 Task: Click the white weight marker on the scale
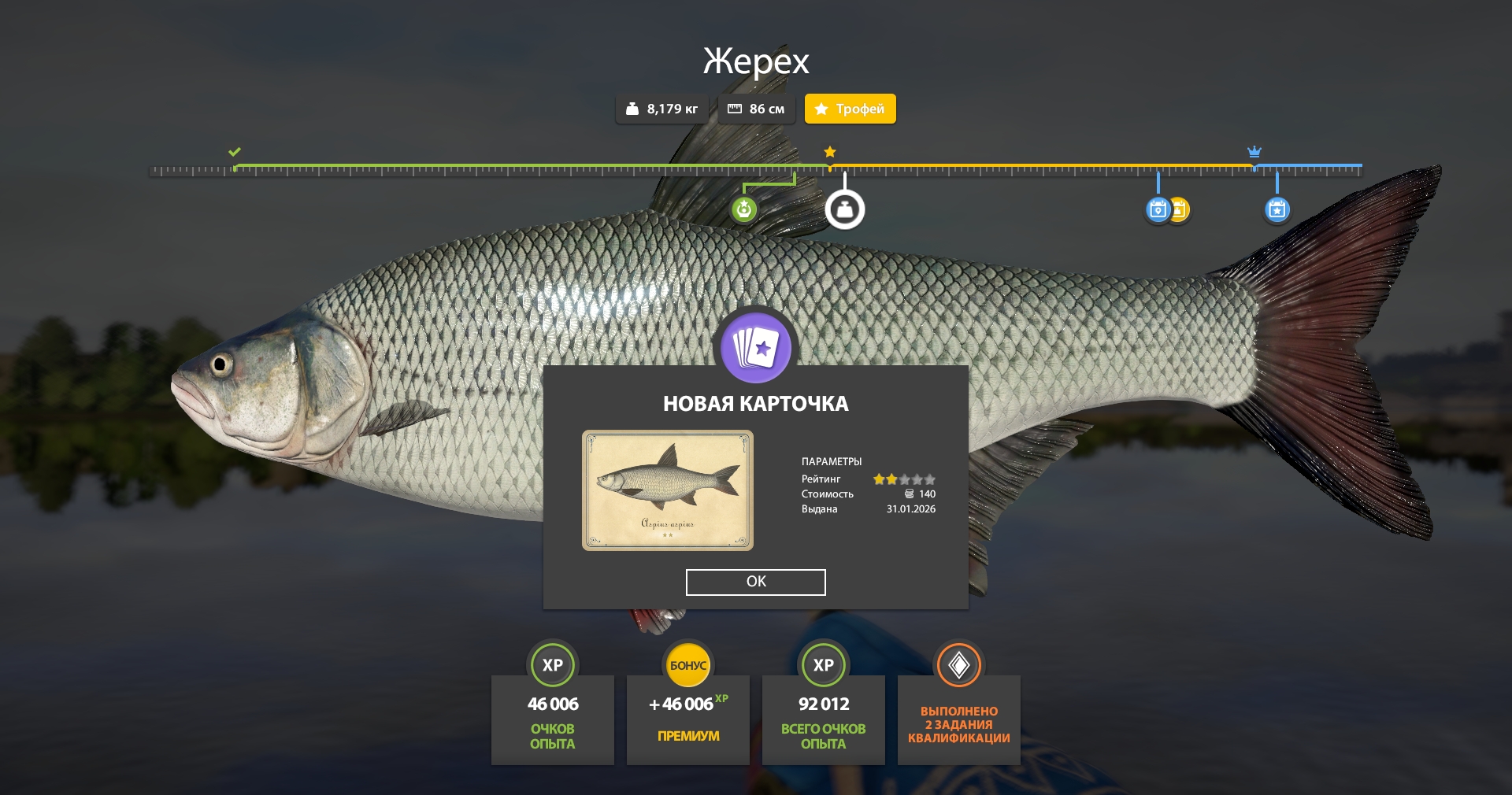[844, 209]
